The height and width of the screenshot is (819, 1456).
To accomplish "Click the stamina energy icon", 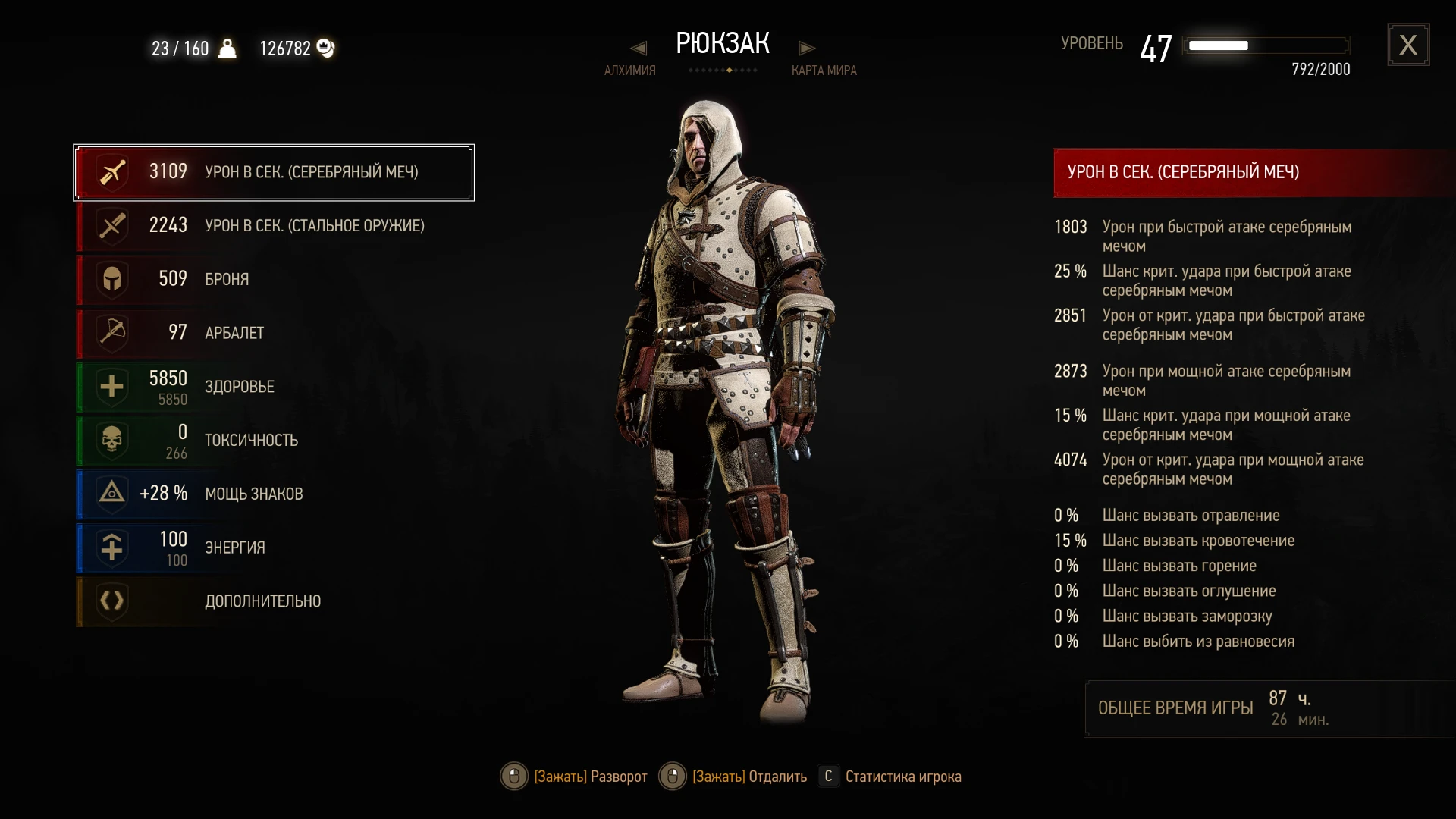I will pyautogui.click(x=111, y=548).
